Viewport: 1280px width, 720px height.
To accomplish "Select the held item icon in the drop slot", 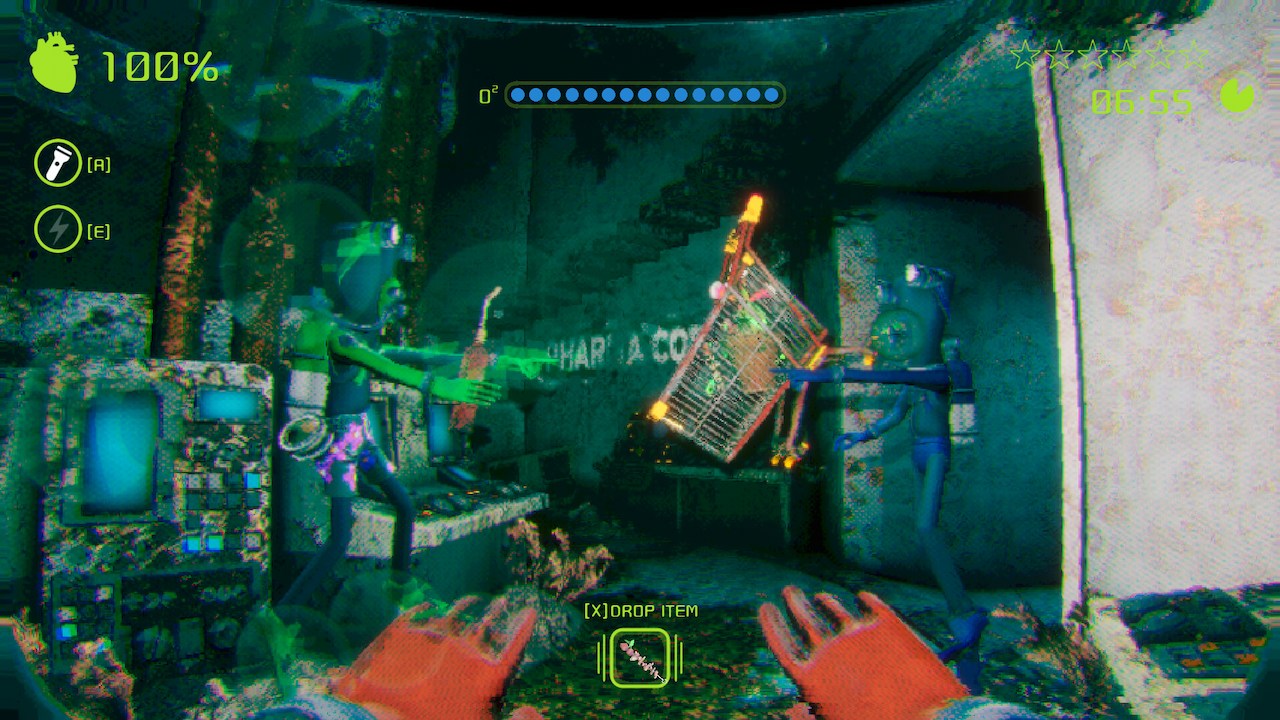I will (x=640, y=657).
